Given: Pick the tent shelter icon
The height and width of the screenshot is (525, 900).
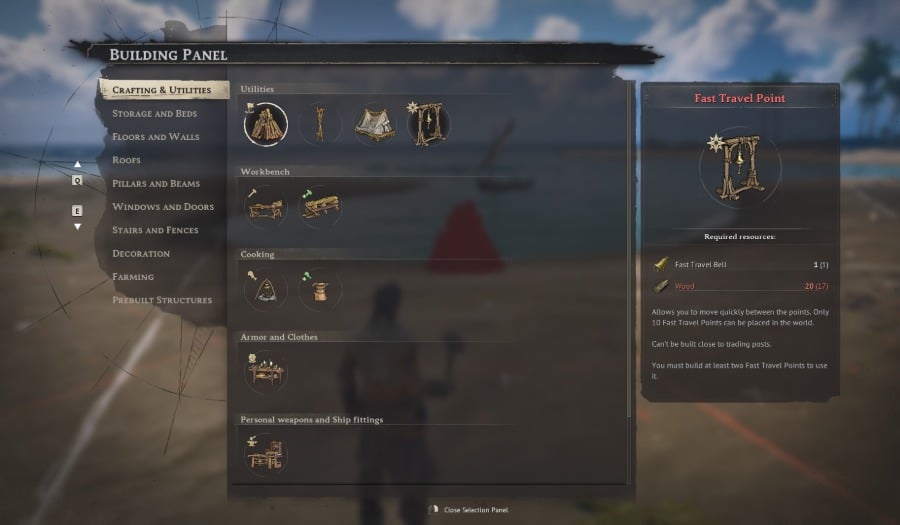Looking at the screenshot, I should [374, 124].
